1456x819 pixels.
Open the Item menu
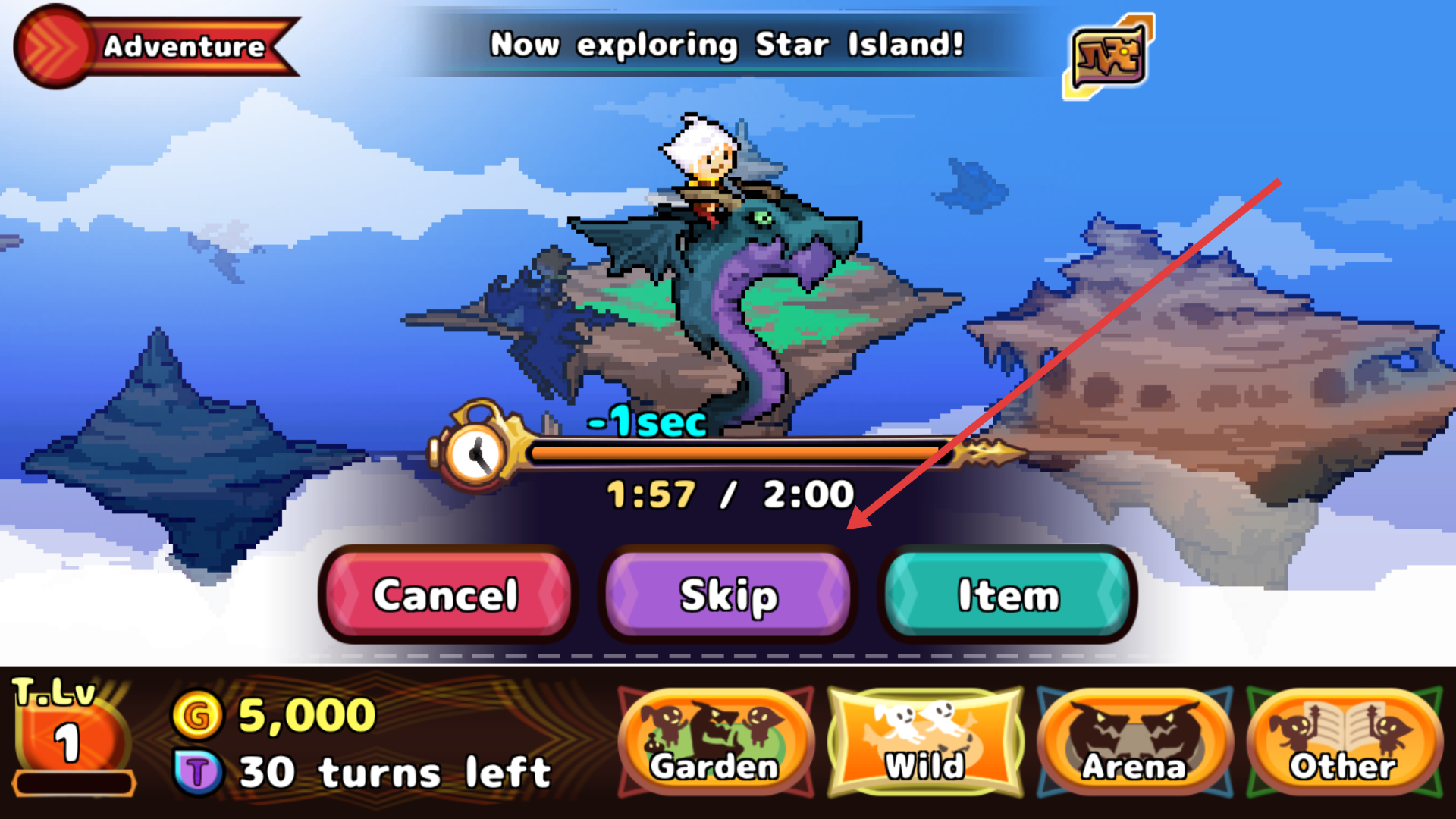coord(1008,595)
